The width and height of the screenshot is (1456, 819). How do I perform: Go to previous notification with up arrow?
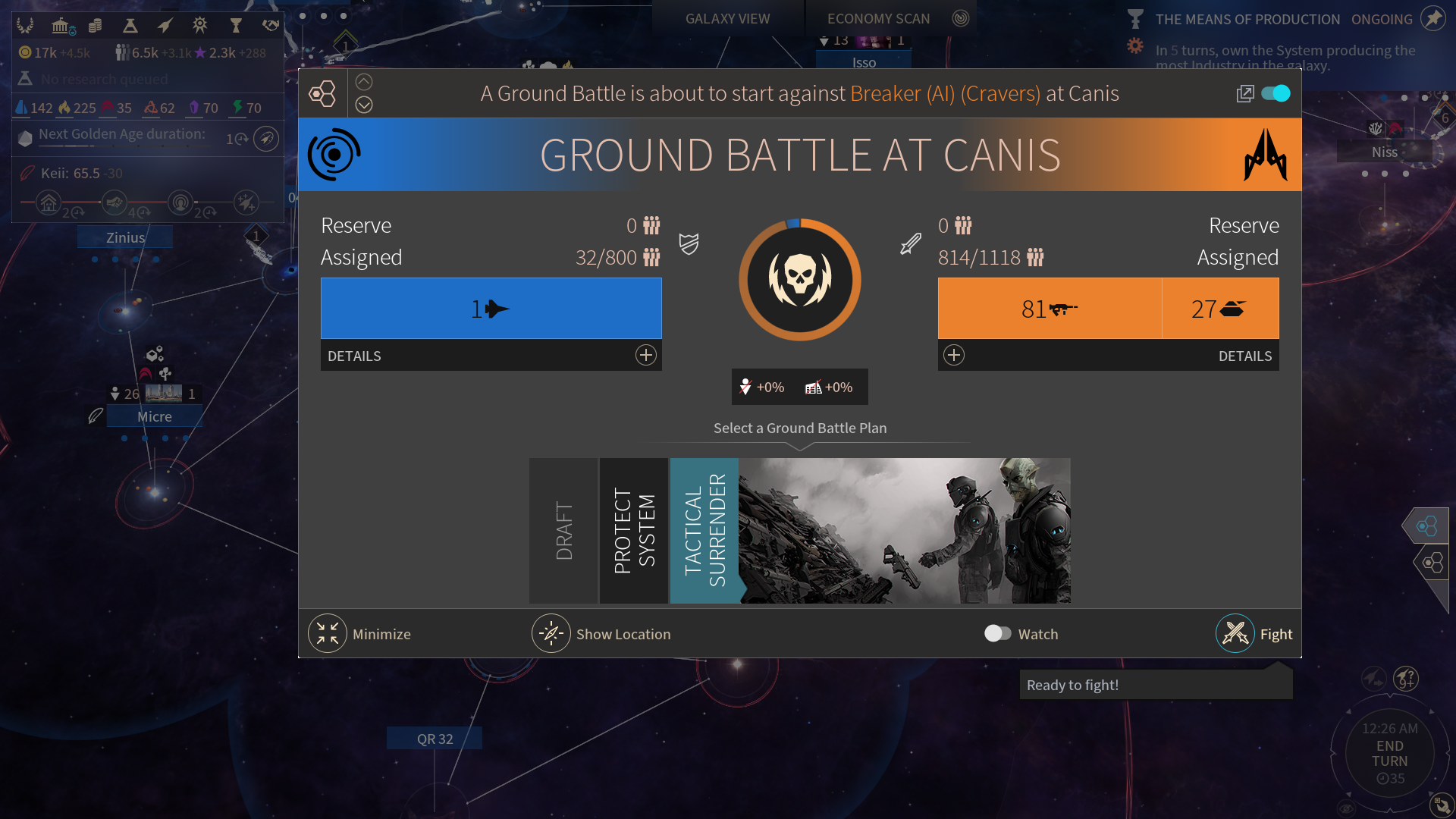(364, 82)
